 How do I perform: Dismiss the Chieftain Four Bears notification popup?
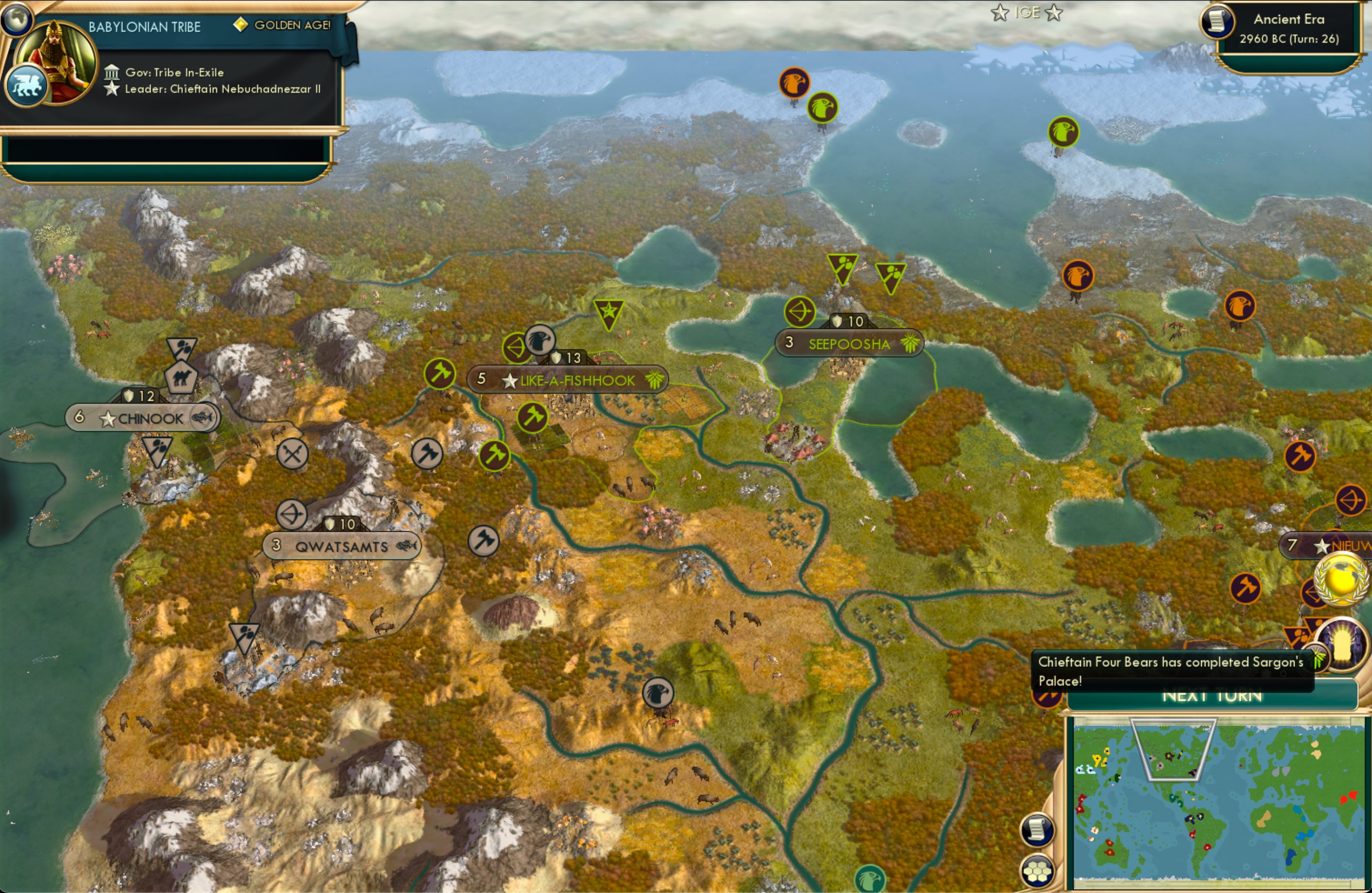1170,669
